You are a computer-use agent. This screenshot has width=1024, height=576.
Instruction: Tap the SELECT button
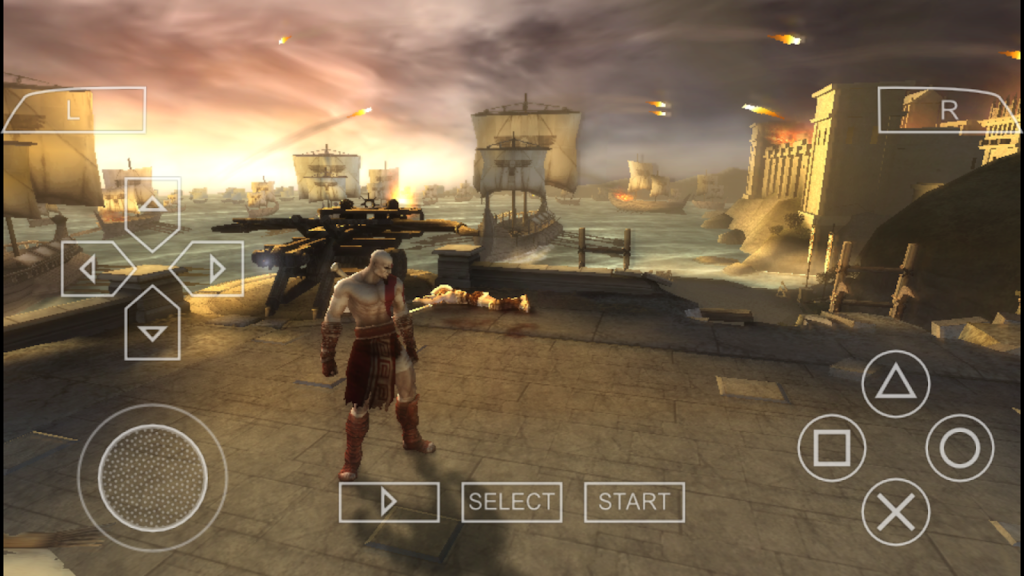coord(511,502)
